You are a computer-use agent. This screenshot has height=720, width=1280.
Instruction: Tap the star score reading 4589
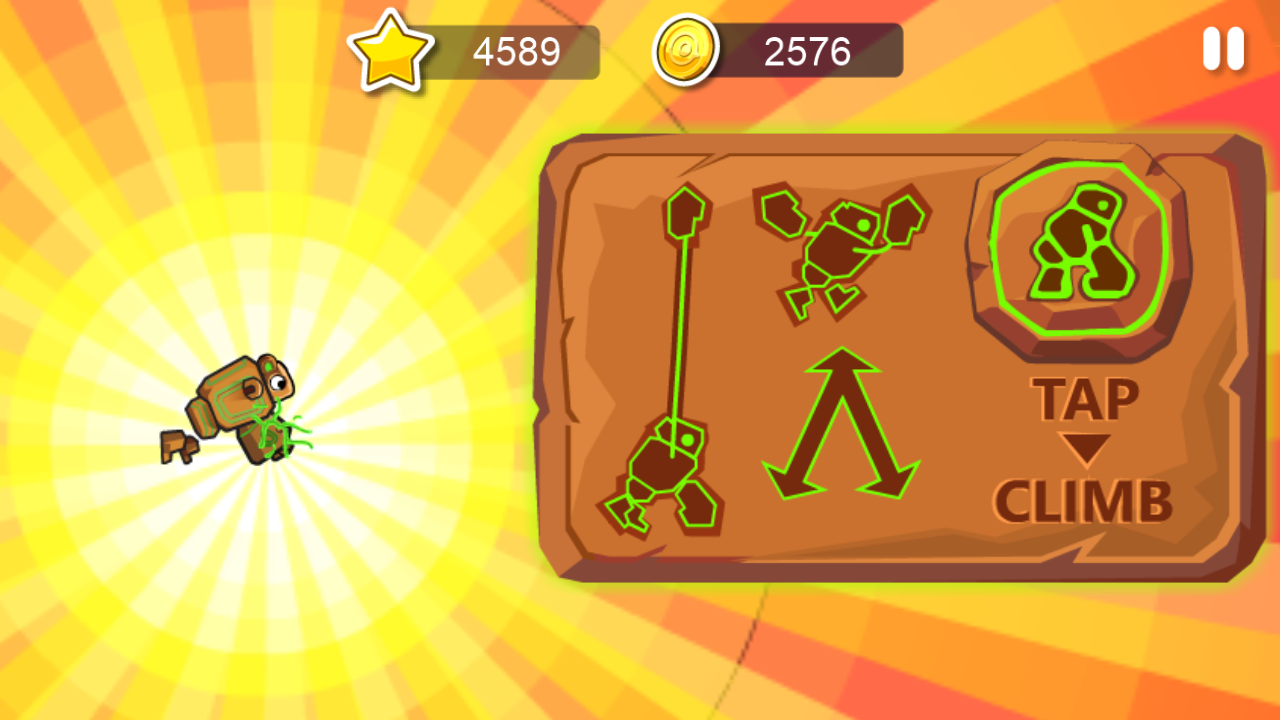(x=515, y=50)
